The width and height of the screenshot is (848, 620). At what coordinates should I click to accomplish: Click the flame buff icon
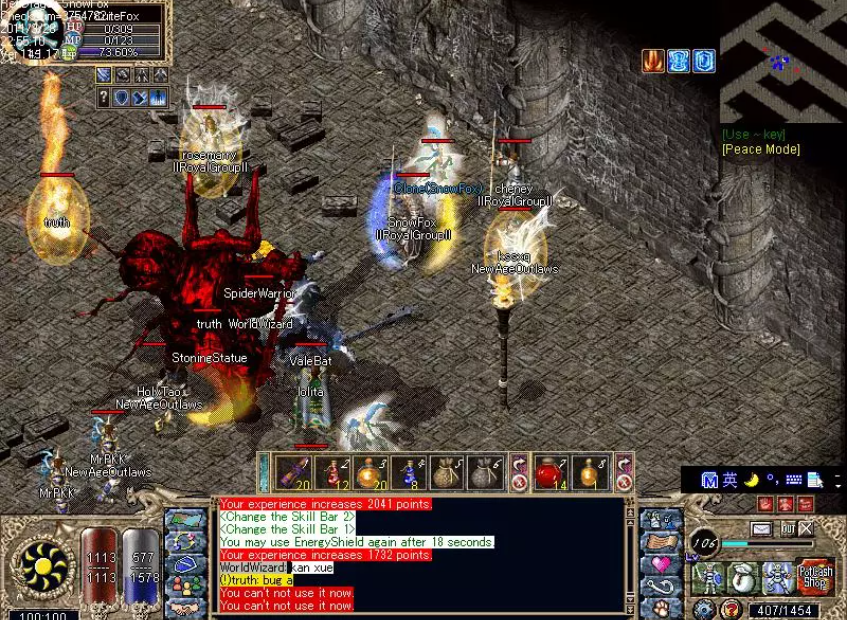click(653, 61)
